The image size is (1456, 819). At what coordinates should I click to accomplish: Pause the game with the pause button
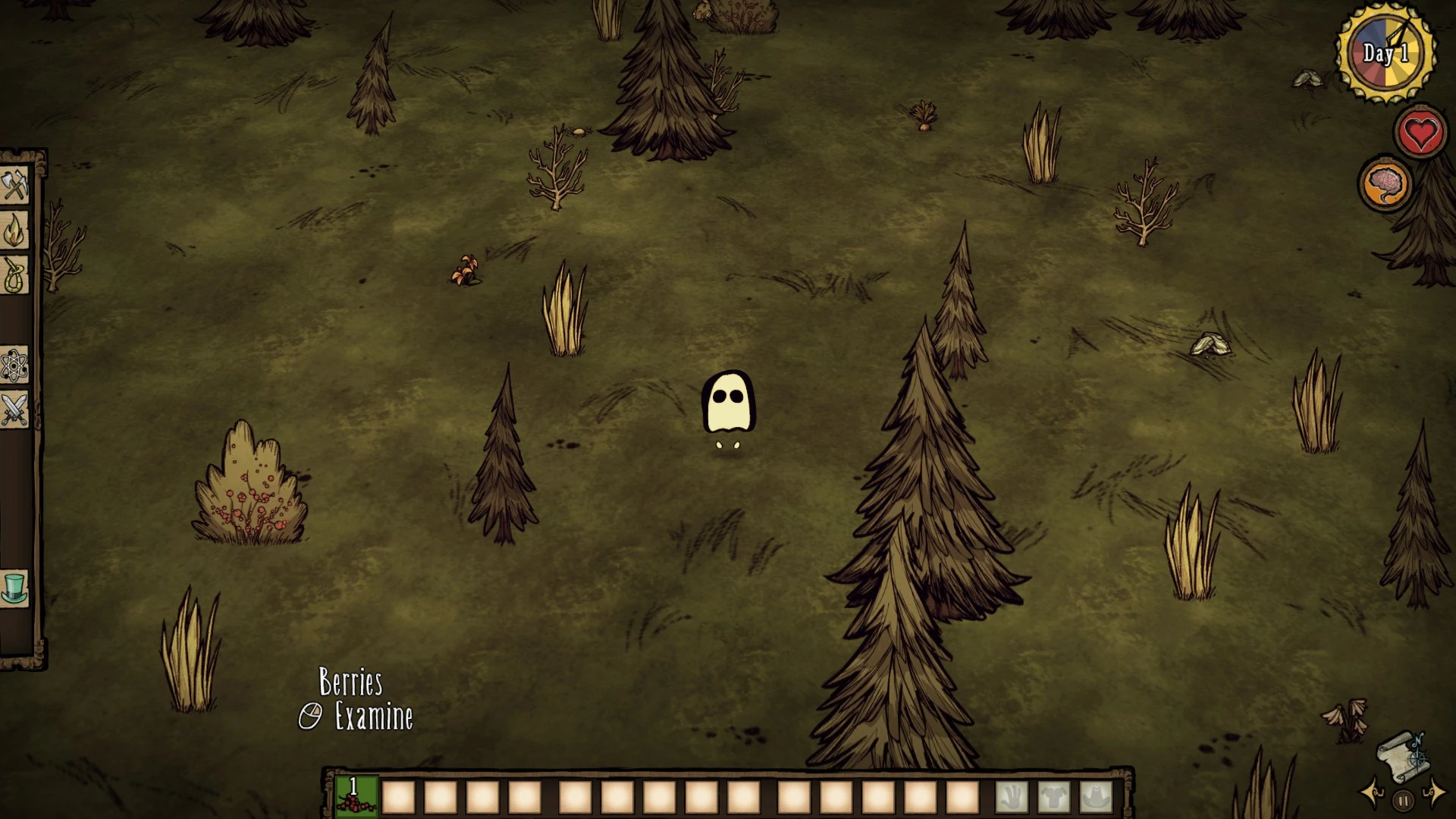[1404, 800]
